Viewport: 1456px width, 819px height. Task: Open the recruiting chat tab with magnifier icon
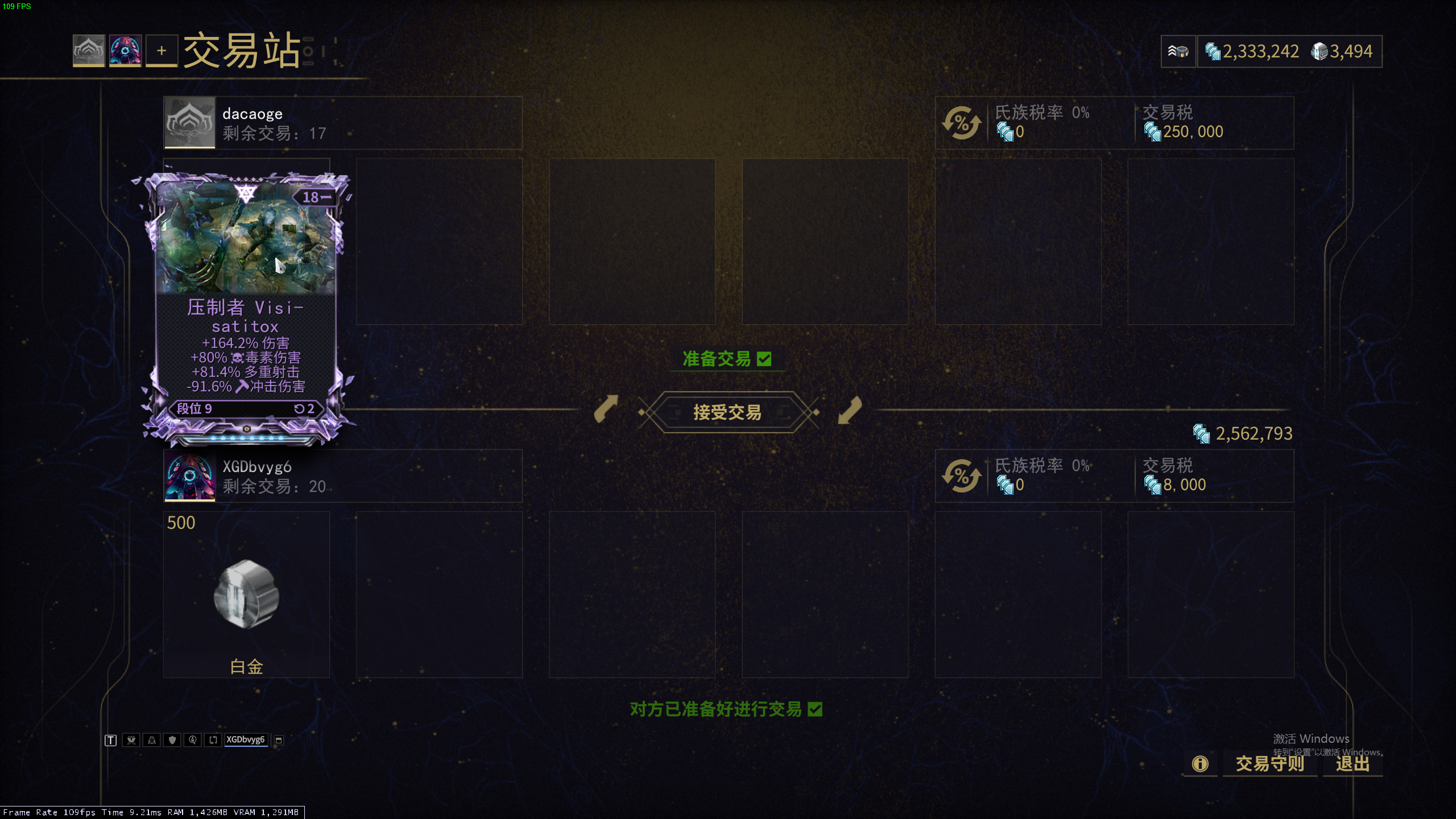192,740
